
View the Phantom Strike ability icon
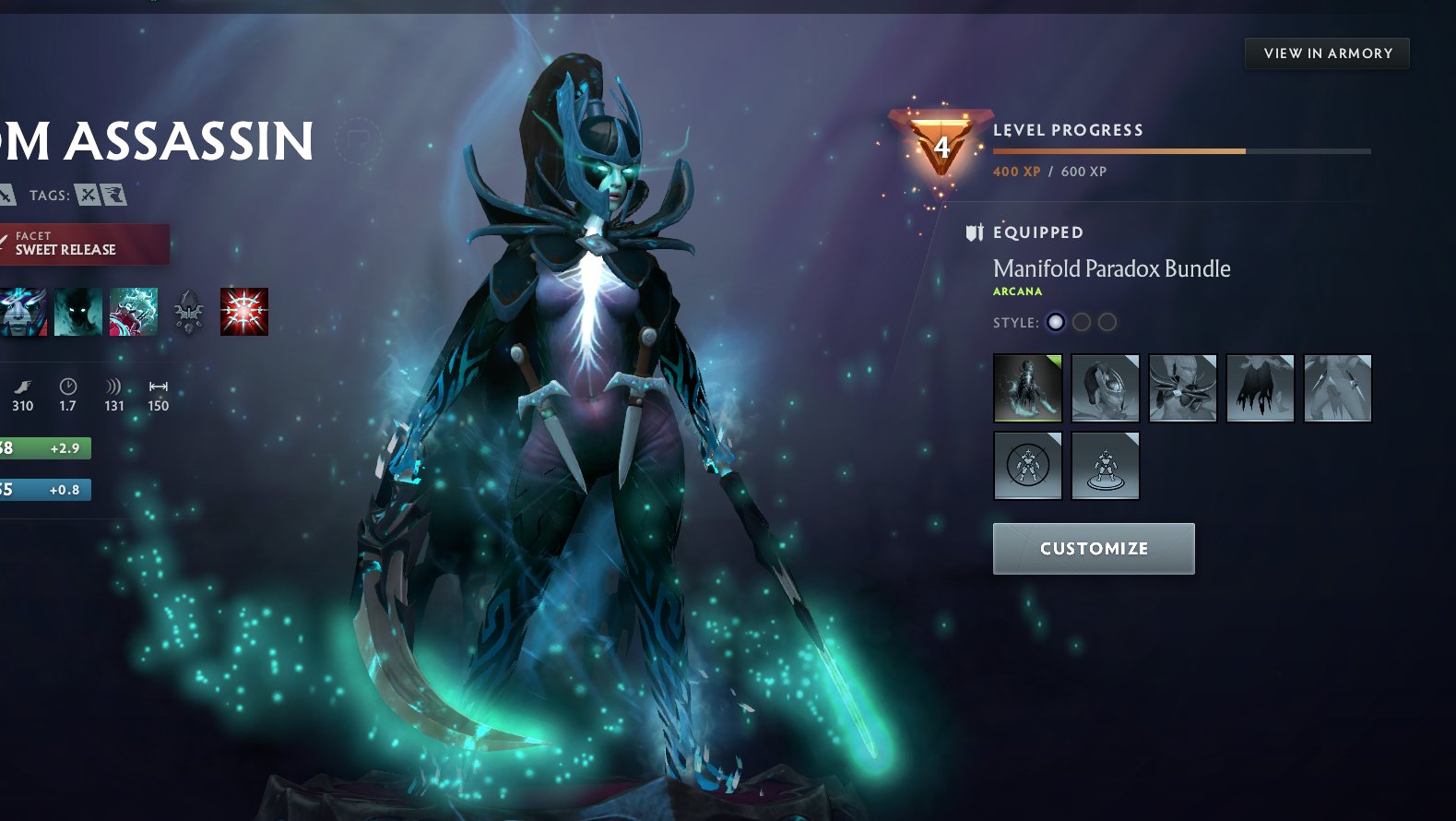(x=135, y=312)
